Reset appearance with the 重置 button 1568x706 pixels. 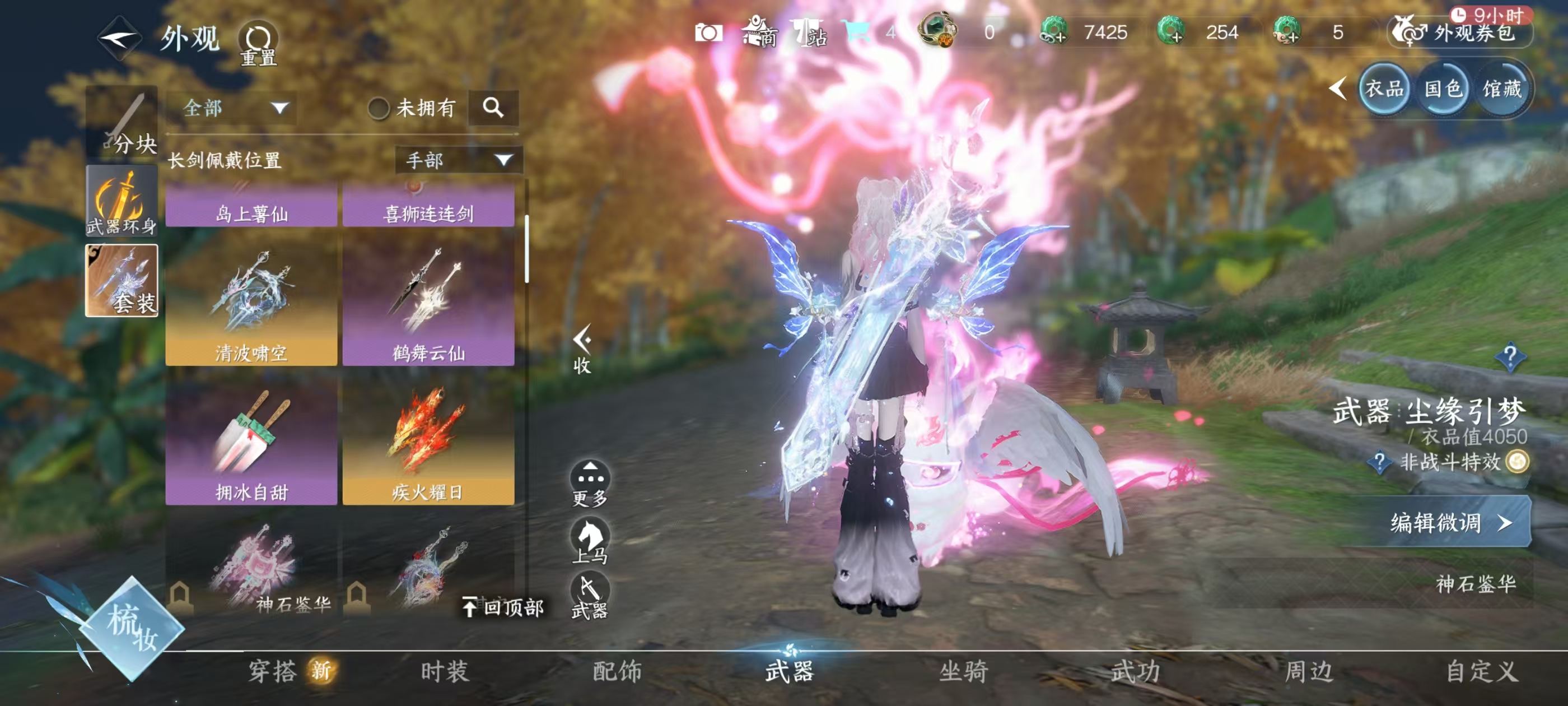pos(258,43)
